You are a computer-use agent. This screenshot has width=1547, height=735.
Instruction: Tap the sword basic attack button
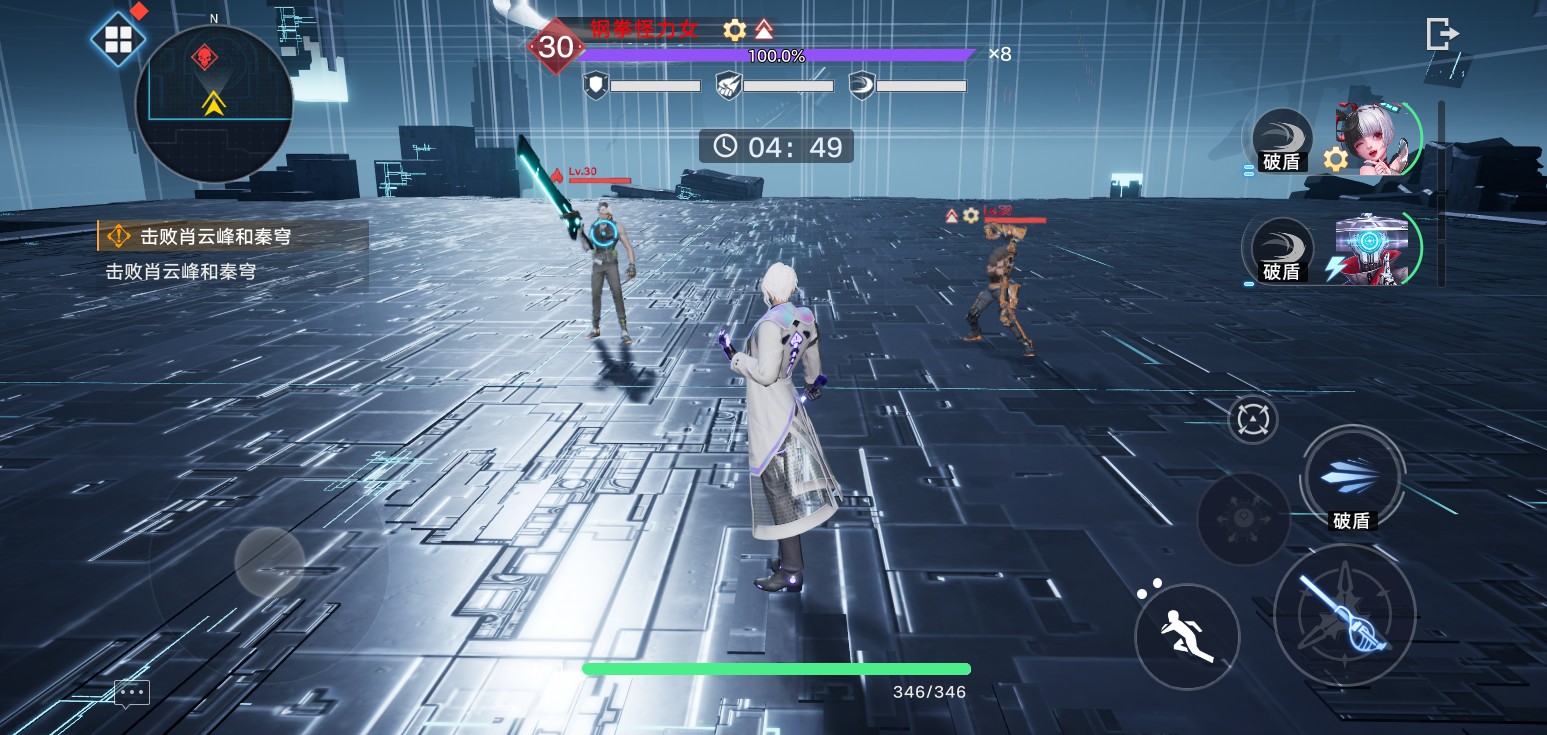[x=1344, y=615]
